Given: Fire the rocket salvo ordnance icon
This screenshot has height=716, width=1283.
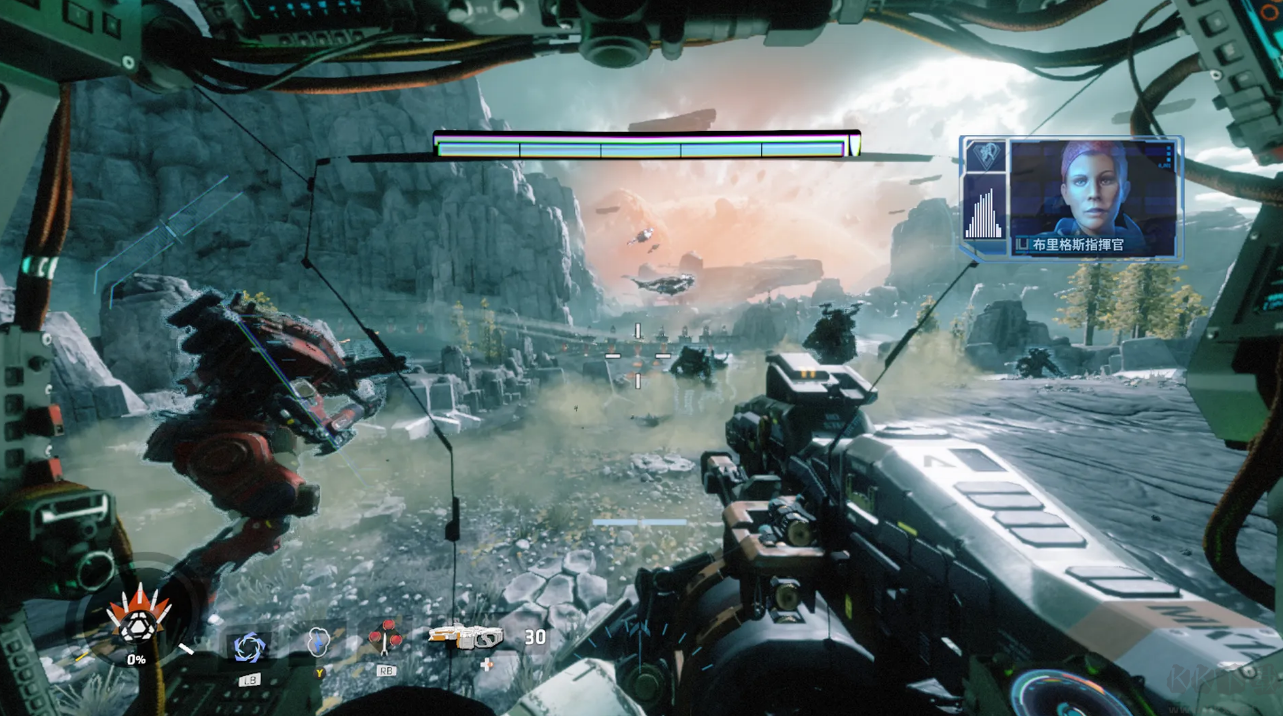Looking at the screenshot, I should click(x=386, y=637).
